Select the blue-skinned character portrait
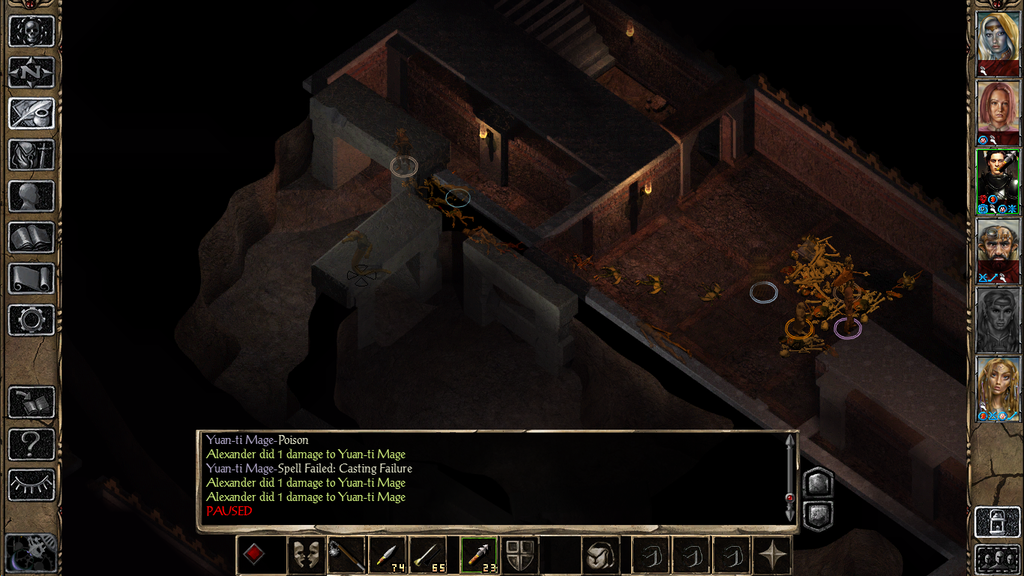Image resolution: width=1024 pixels, height=576 pixels. [998, 37]
